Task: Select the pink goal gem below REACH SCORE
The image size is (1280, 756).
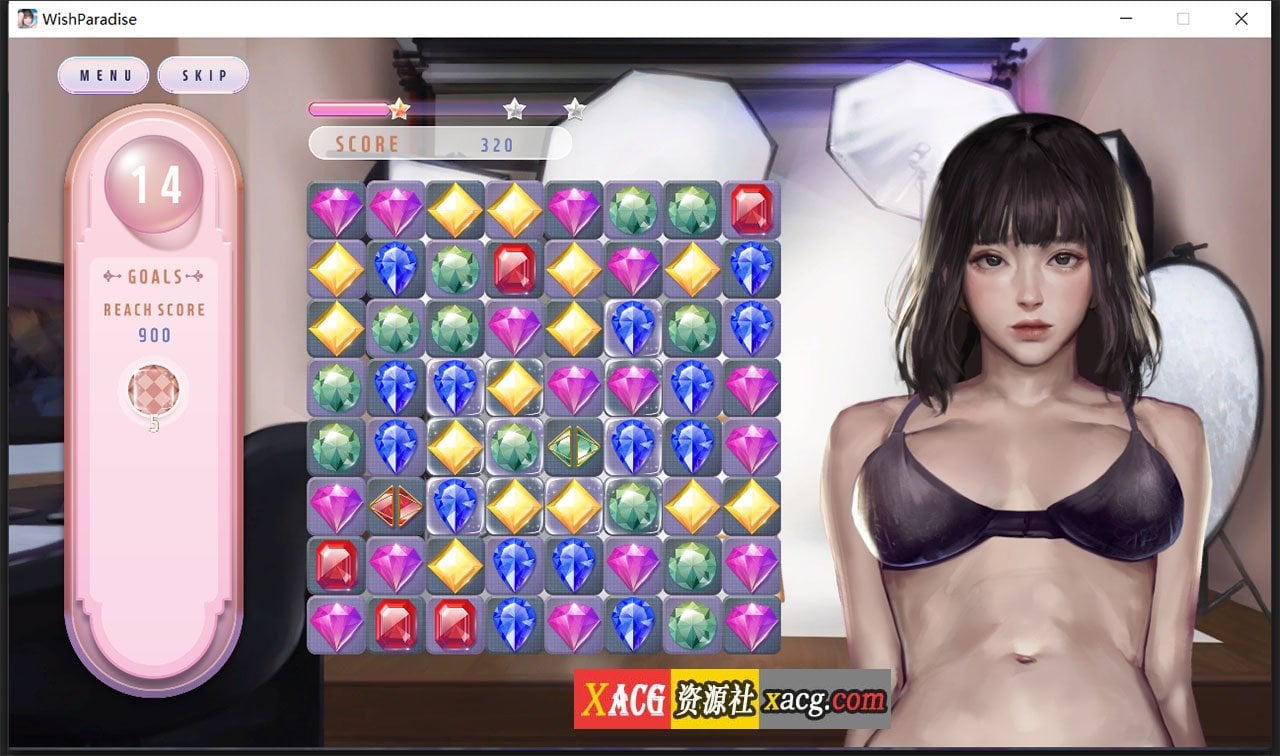Action: (152, 390)
